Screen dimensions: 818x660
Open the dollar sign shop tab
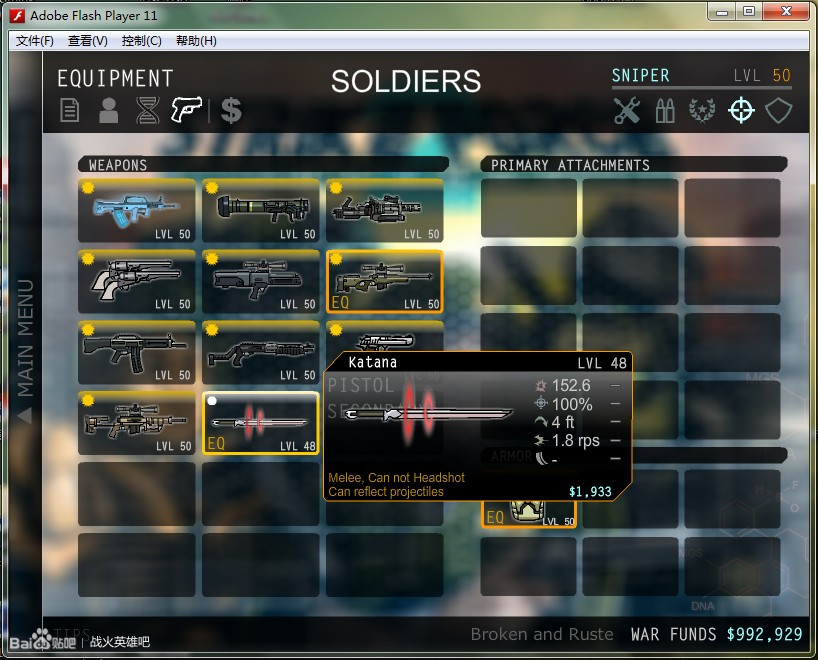pyautogui.click(x=231, y=110)
